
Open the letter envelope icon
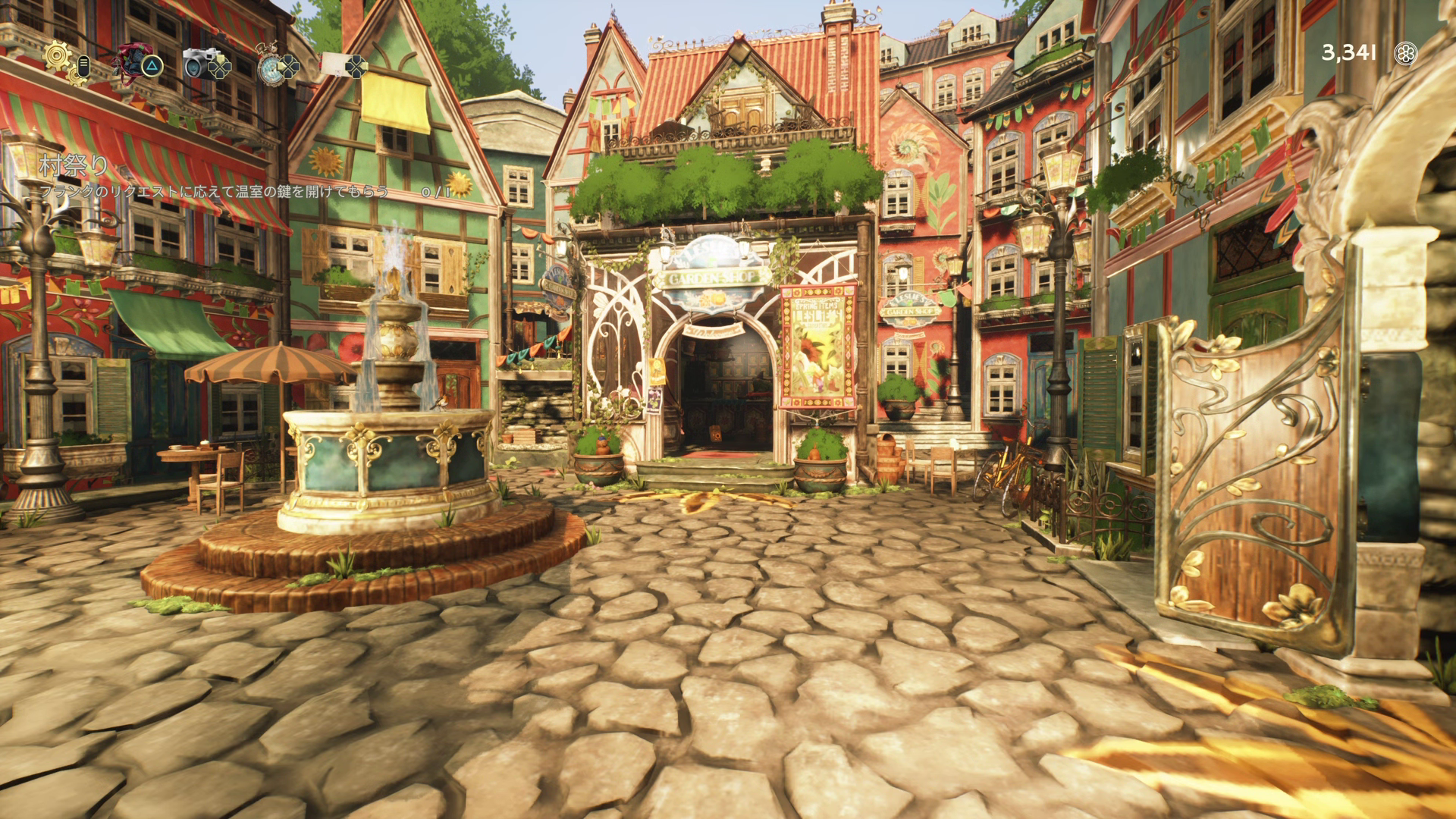point(335,64)
